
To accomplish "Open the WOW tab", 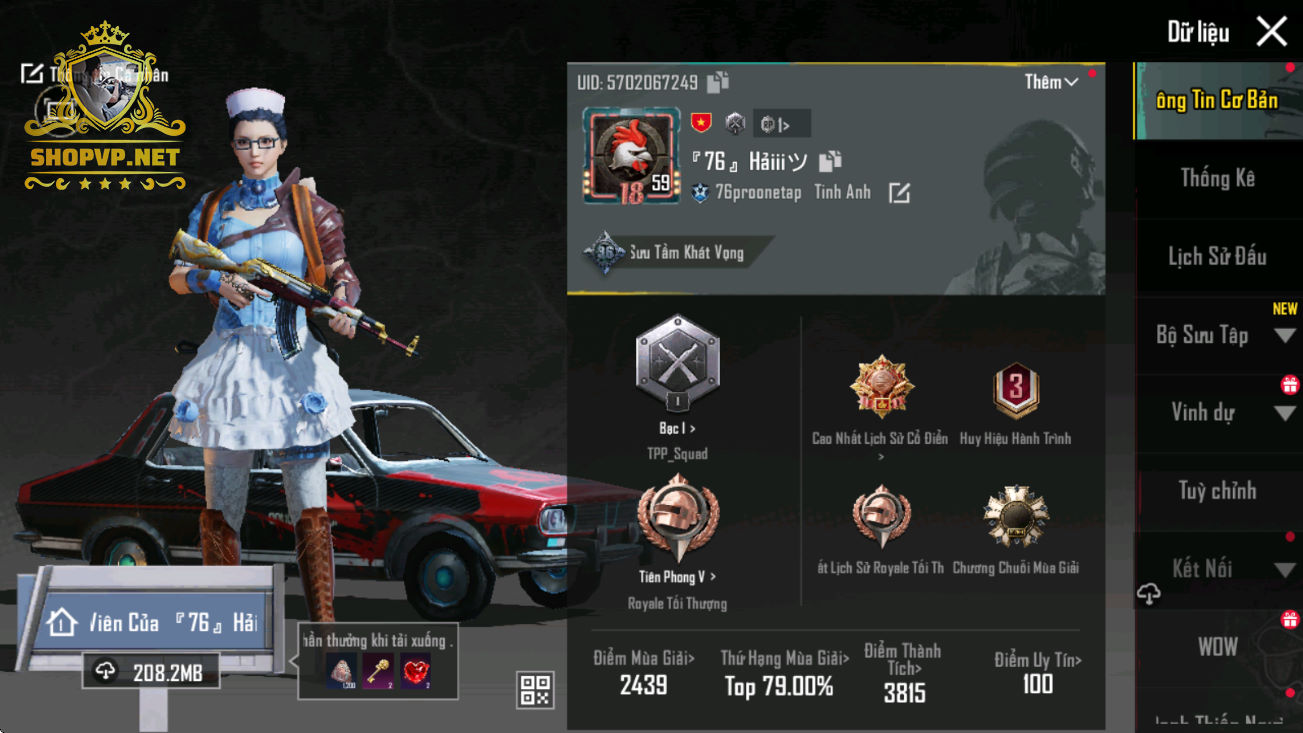I will (x=1217, y=647).
